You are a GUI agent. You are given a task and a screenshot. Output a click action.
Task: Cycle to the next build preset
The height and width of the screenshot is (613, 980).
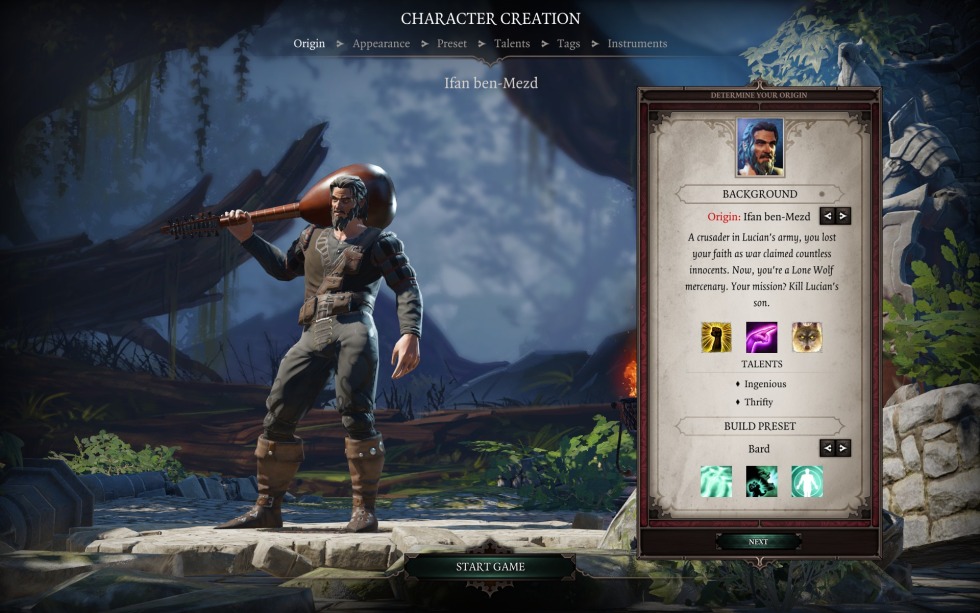click(x=843, y=449)
